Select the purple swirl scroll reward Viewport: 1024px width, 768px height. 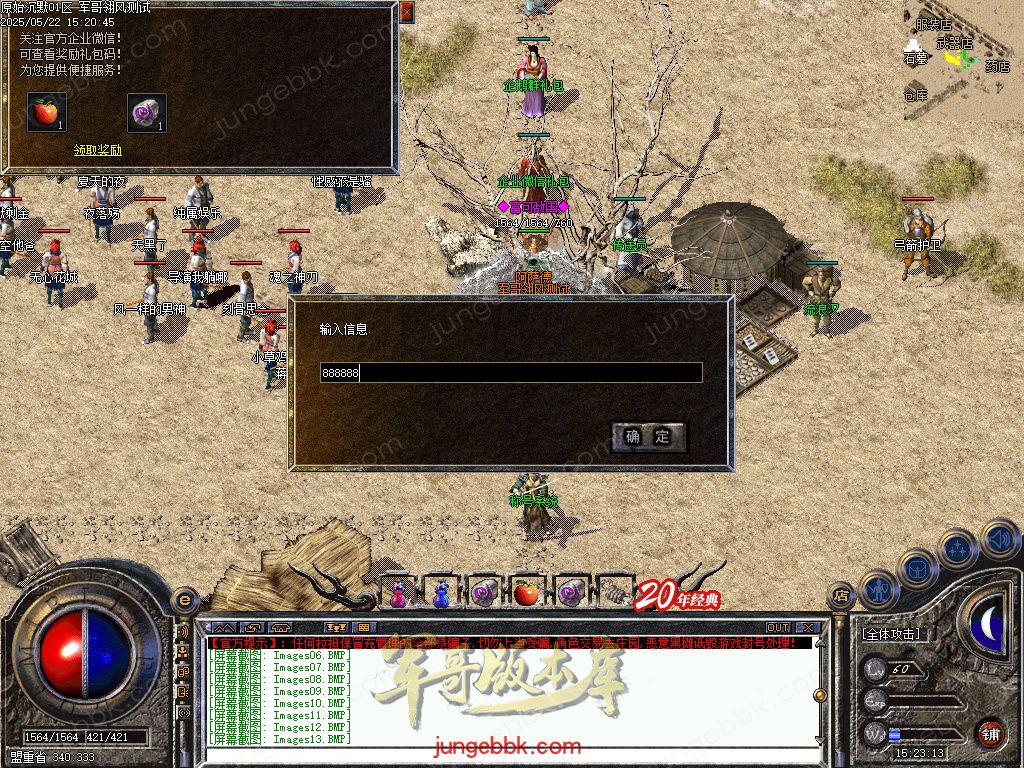146,112
